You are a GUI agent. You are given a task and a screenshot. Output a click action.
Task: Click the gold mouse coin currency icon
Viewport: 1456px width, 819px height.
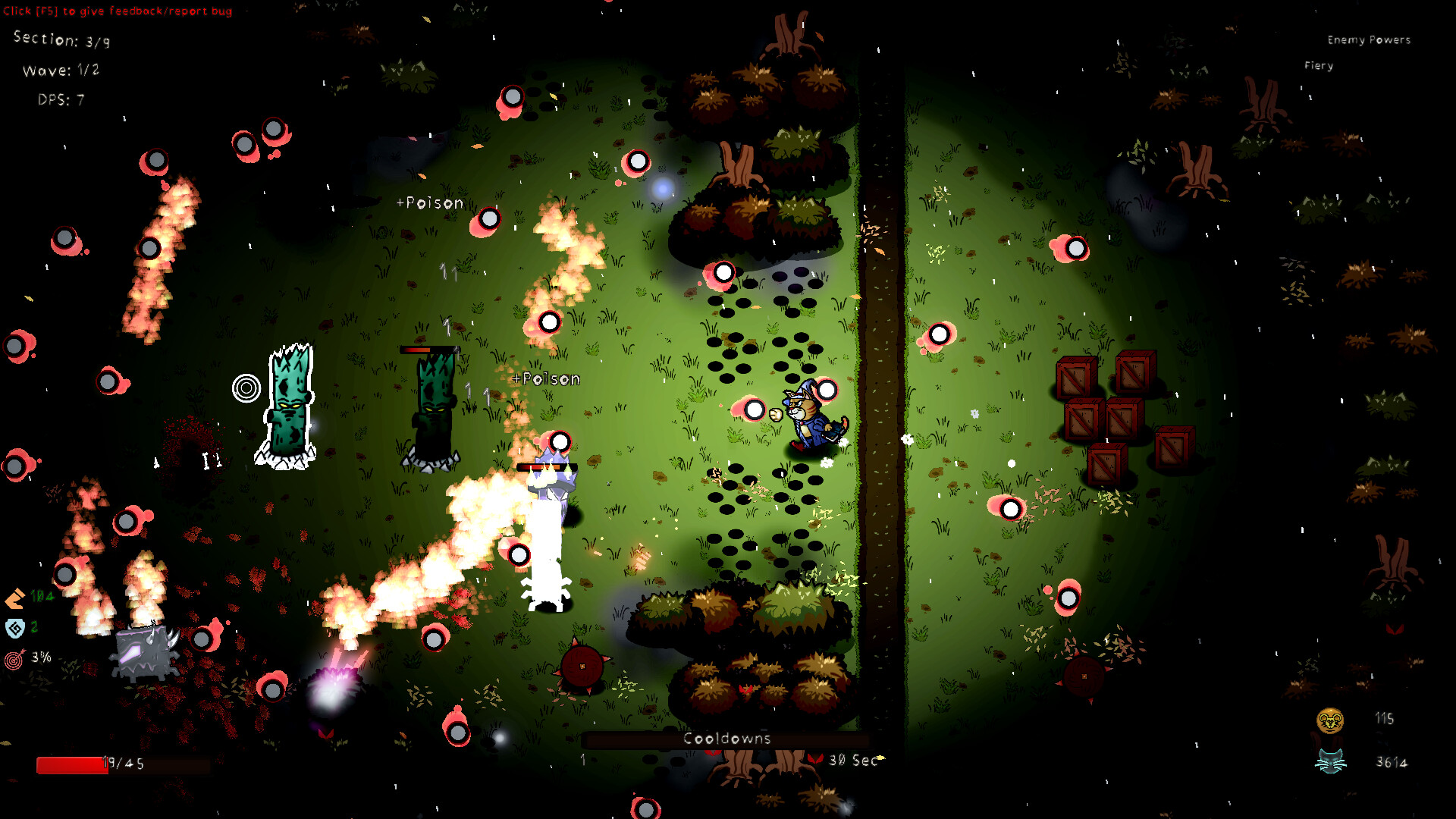1330,720
